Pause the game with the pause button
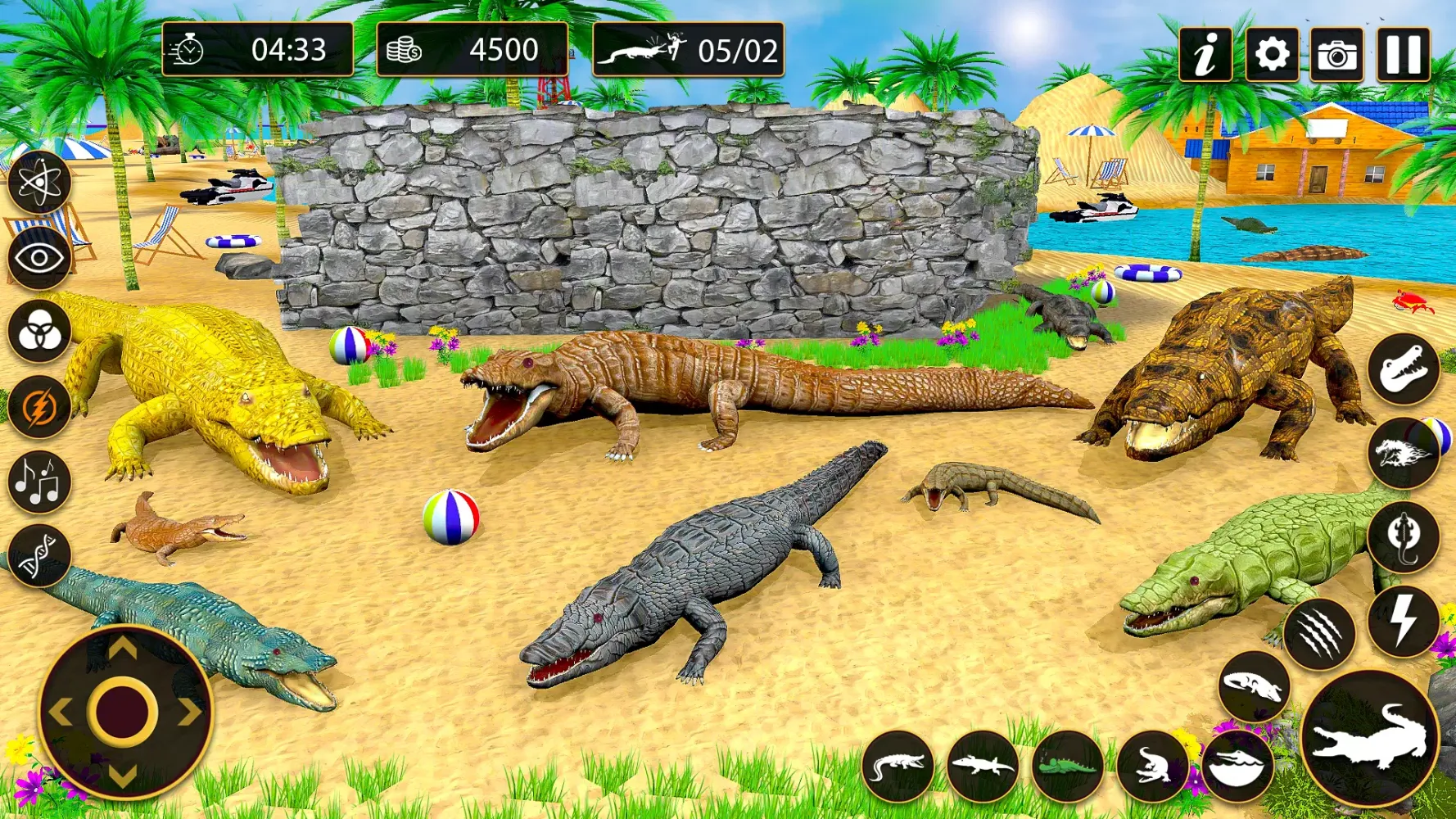This screenshot has width=1456, height=819. point(1402,51)
